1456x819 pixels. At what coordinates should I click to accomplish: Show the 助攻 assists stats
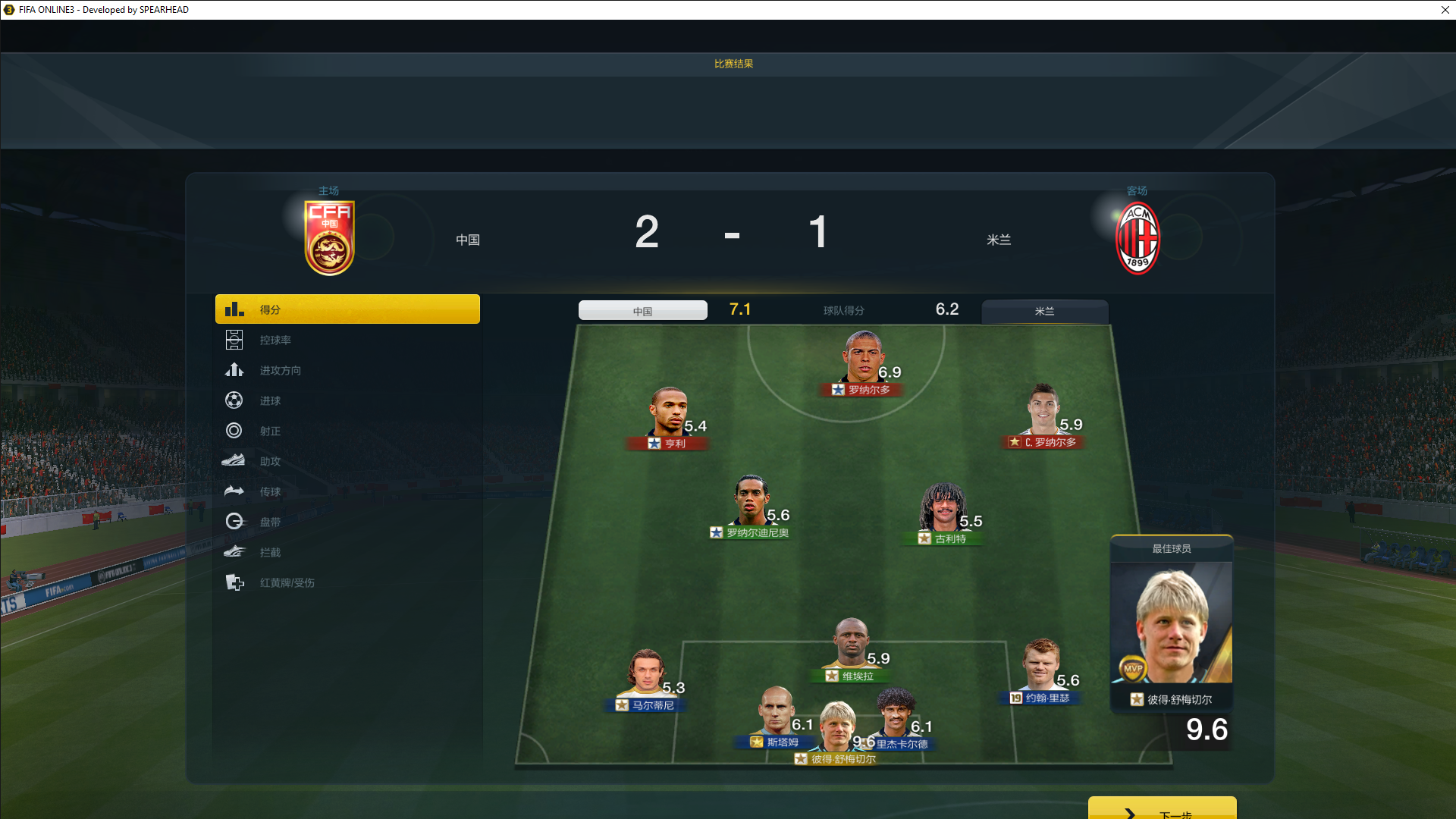coord(270,462)
